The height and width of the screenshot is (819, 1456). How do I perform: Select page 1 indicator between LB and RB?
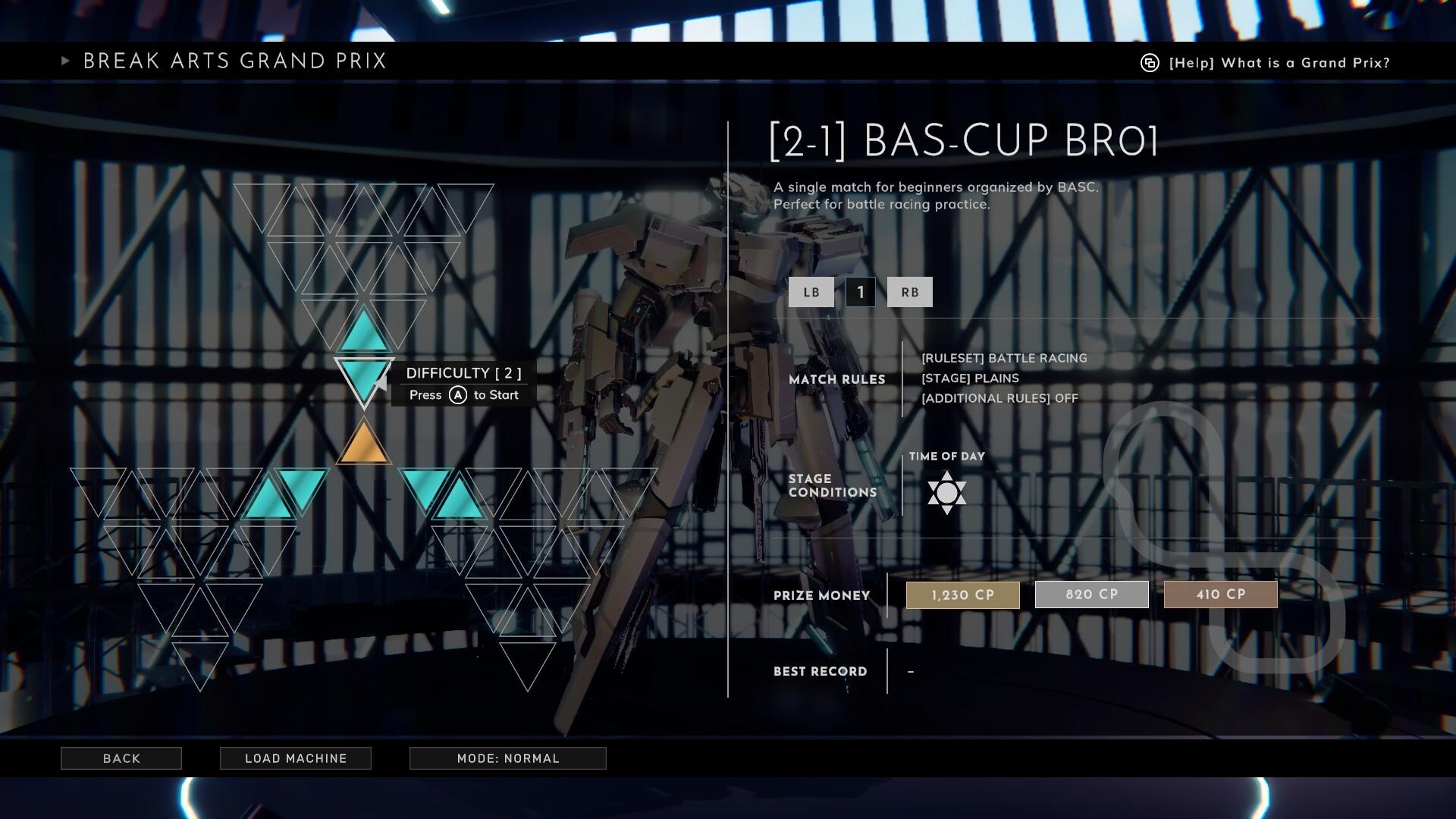860,292
